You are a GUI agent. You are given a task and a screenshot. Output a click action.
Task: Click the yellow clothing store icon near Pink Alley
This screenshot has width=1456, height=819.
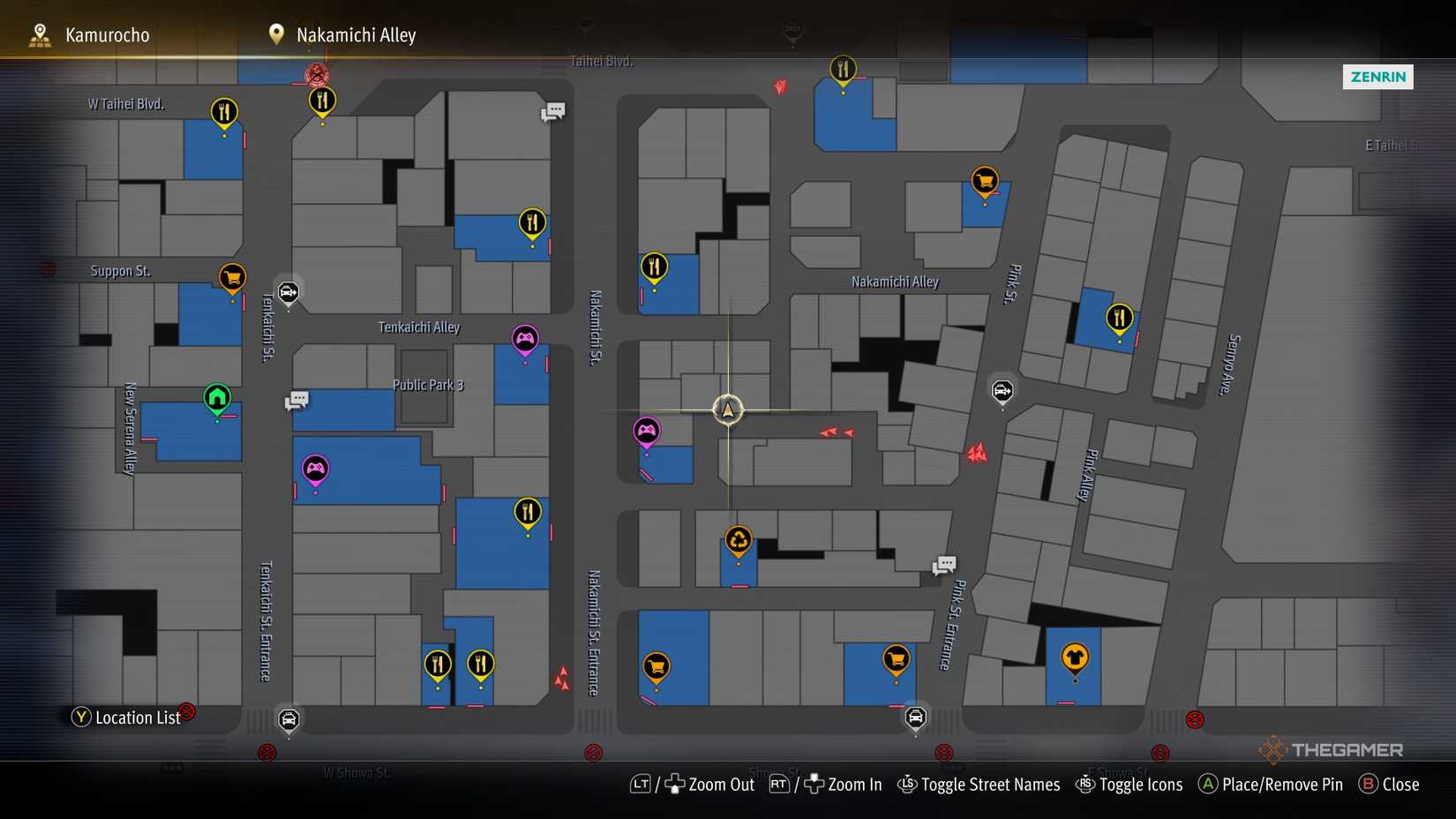(1076, 657)
